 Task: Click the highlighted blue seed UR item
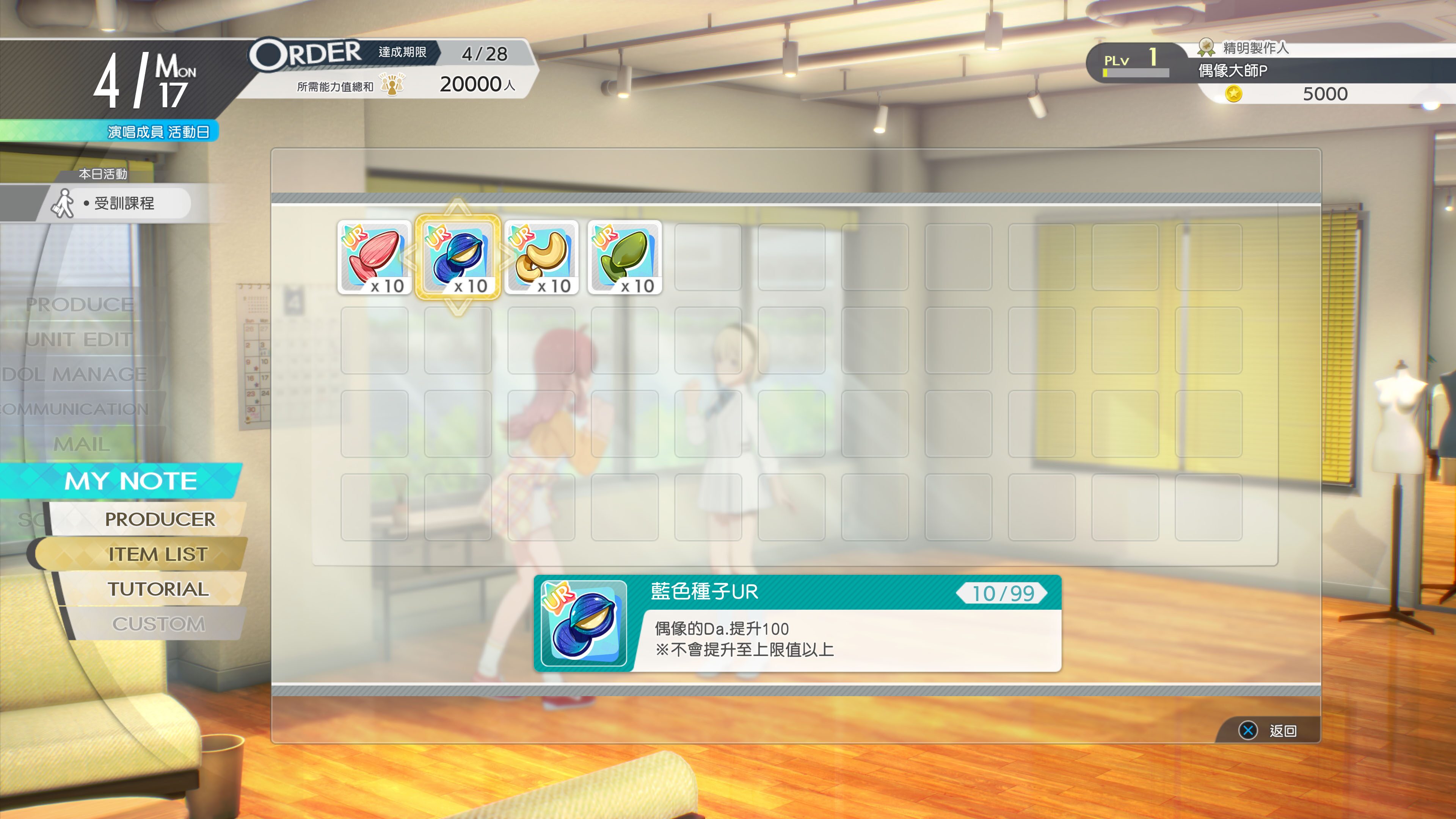[x=458, y=257]
